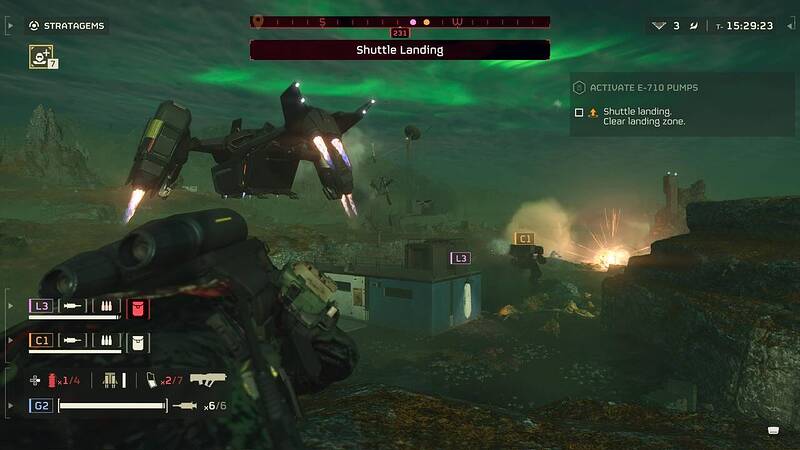Click L3's red backpack icon
The height and width of the screenshot is (450, 800).
pos(138,306)
